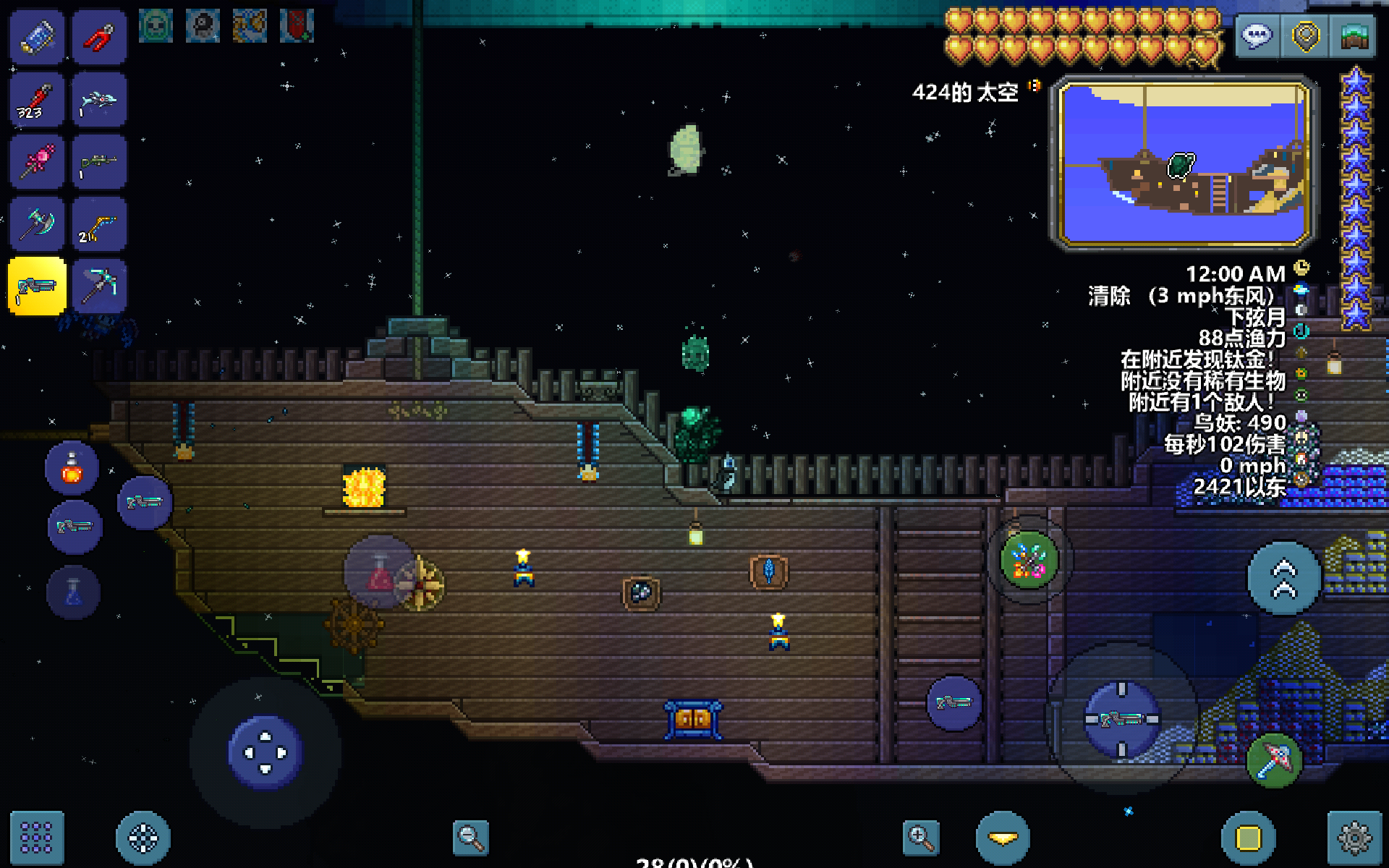
Task: Select the dolphin gun hotbar slot
Action: (100, 101)
